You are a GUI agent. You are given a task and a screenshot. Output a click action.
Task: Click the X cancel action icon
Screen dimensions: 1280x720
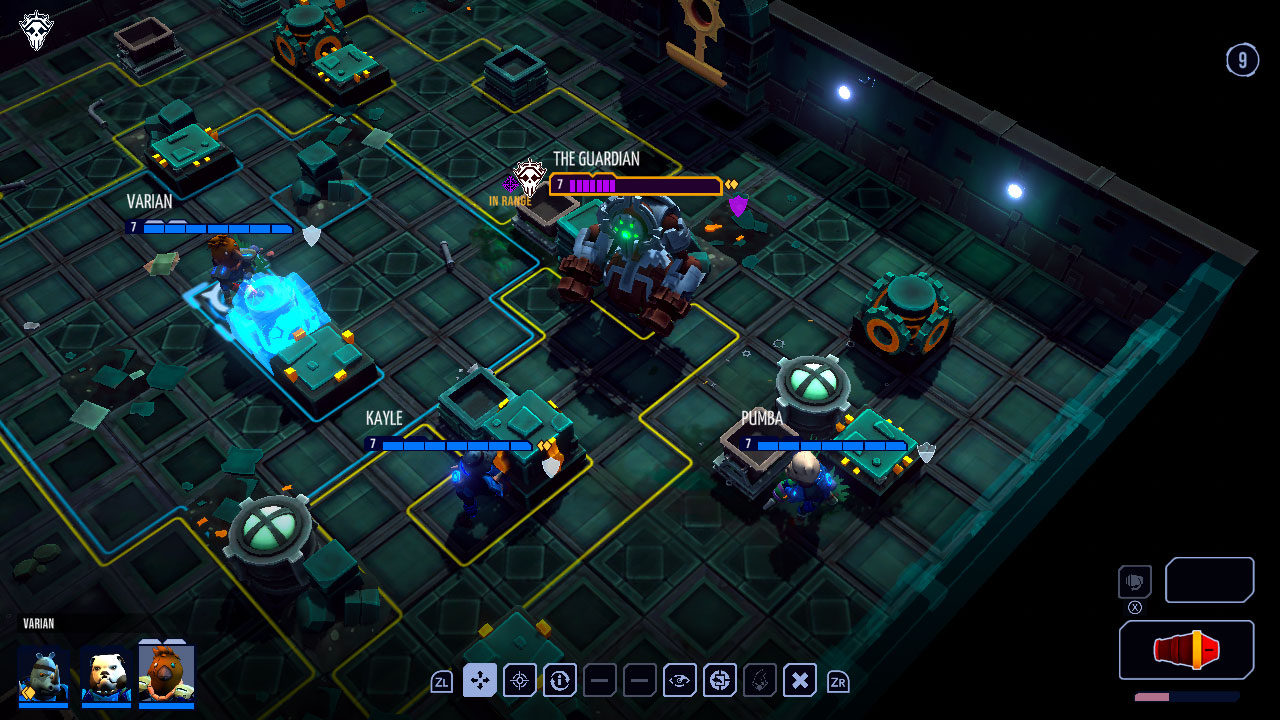click(x=799, y=680)
